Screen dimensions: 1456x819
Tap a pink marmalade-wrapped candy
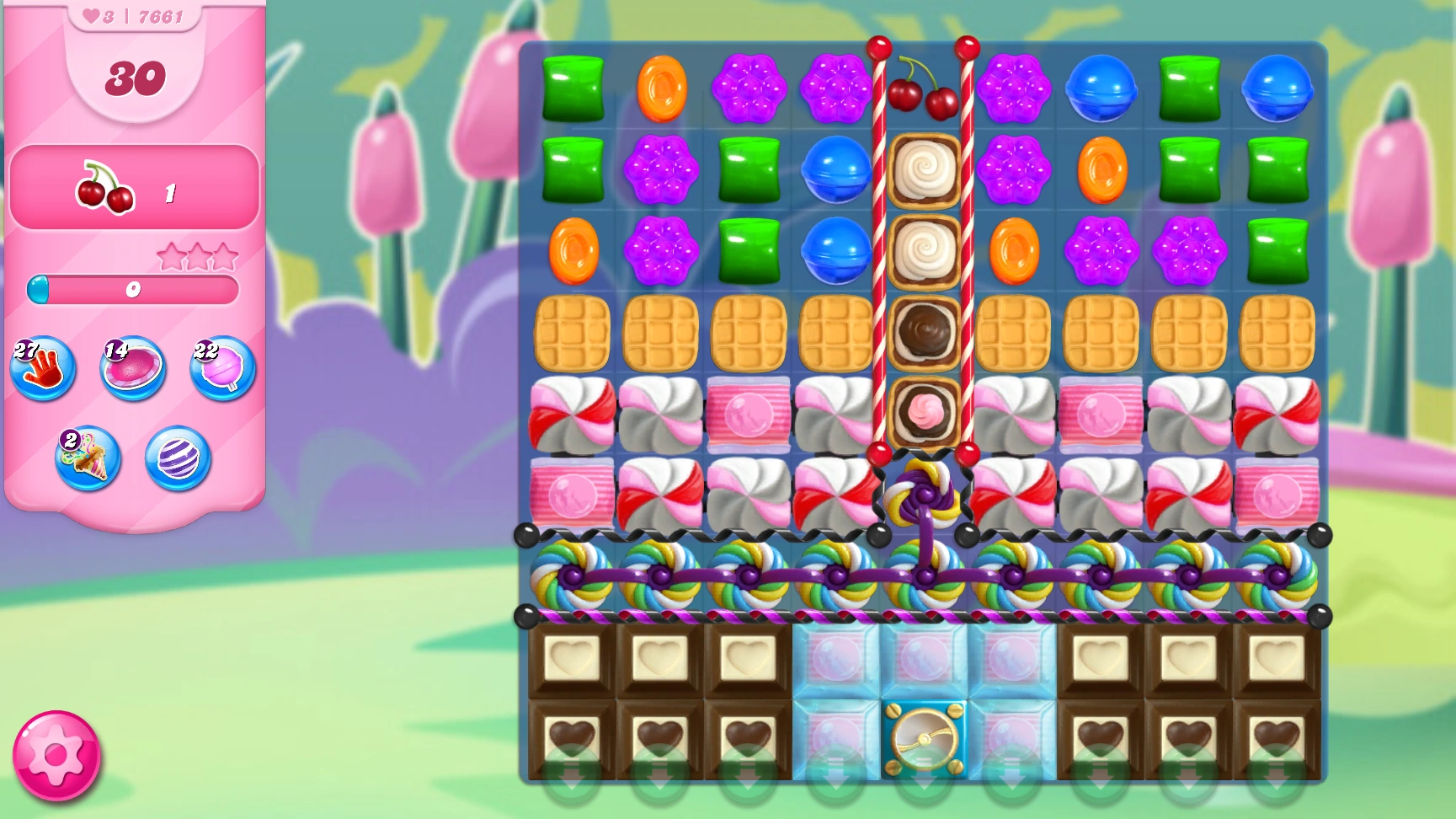(748, 415)
